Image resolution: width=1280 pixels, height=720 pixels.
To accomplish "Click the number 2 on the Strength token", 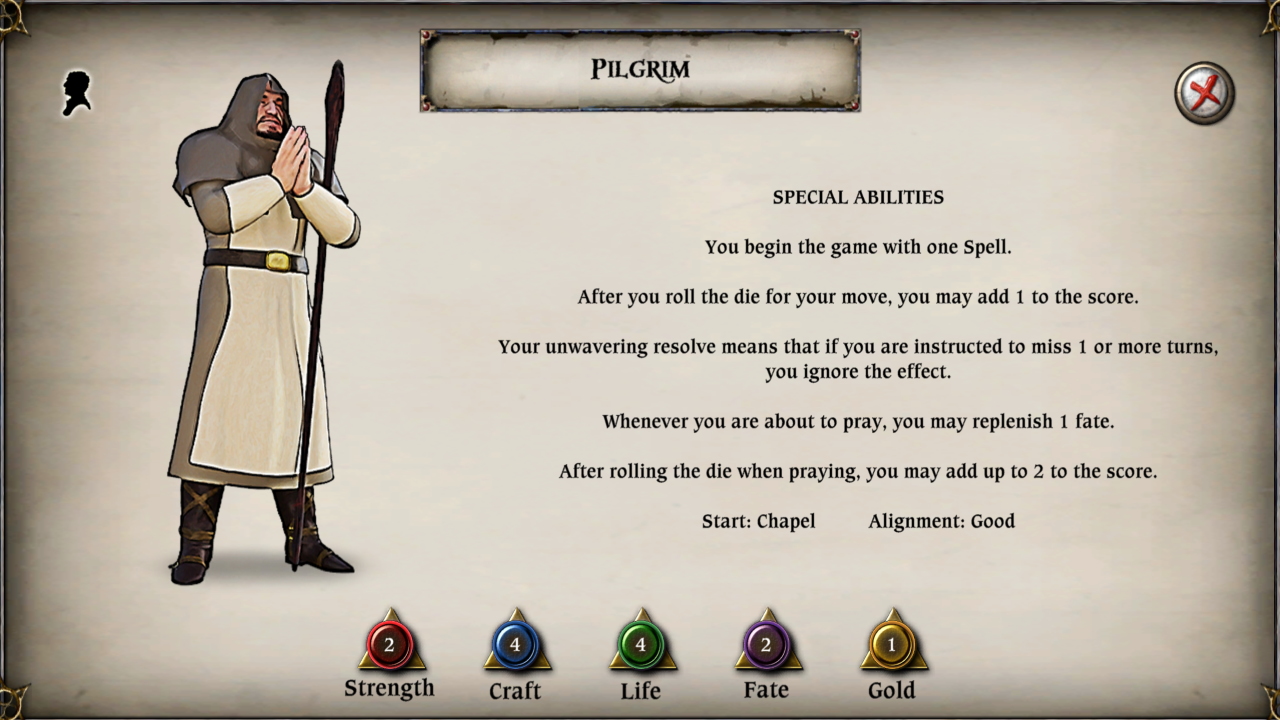I will 390,645.
